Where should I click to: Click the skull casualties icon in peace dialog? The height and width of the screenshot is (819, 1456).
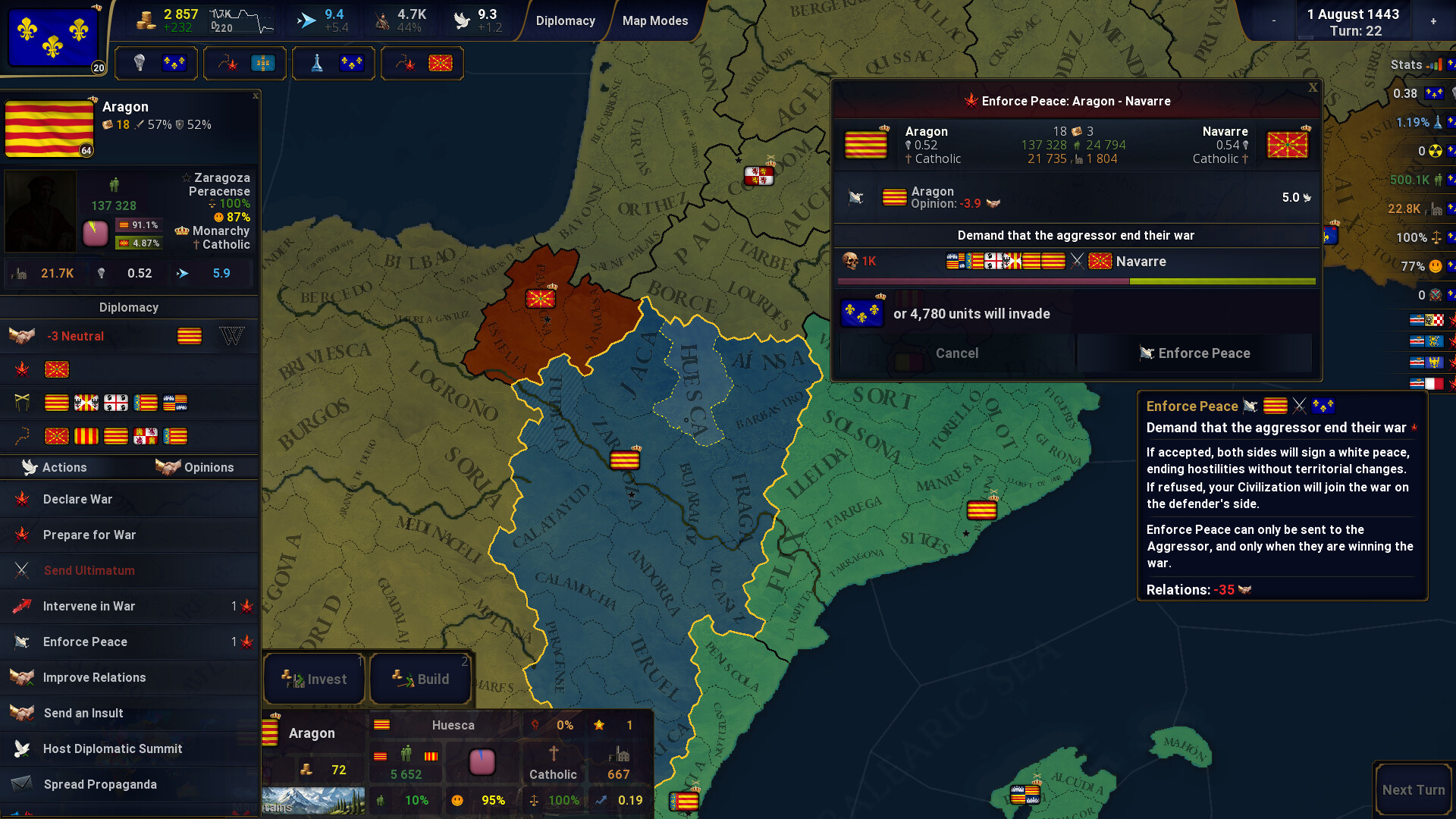(851, 261)
